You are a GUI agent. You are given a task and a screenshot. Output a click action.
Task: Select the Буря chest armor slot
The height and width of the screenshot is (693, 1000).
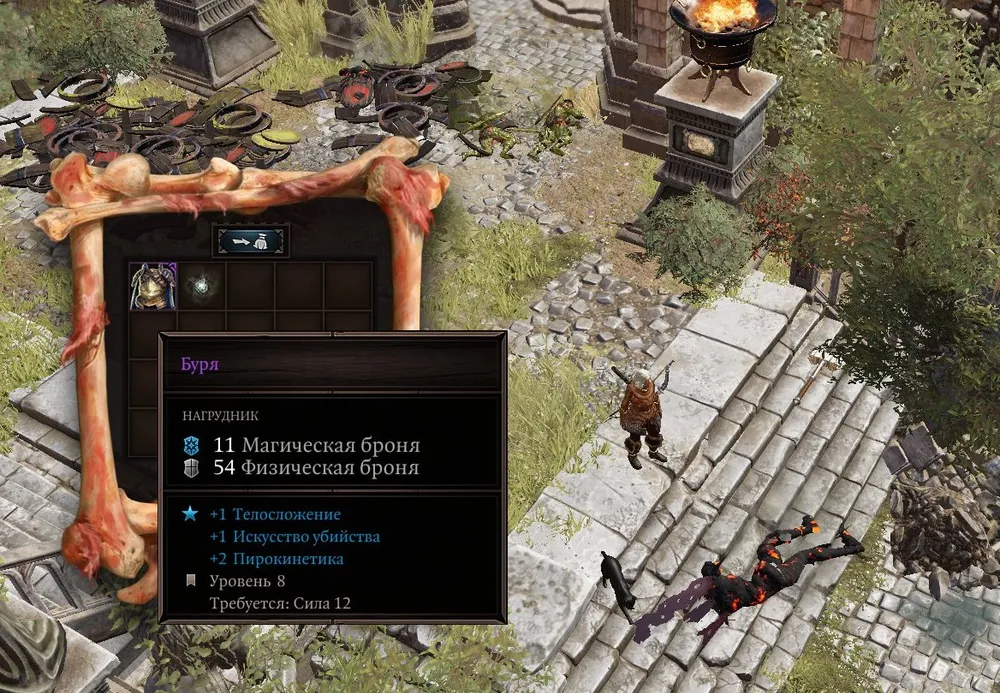click(153, 286)
